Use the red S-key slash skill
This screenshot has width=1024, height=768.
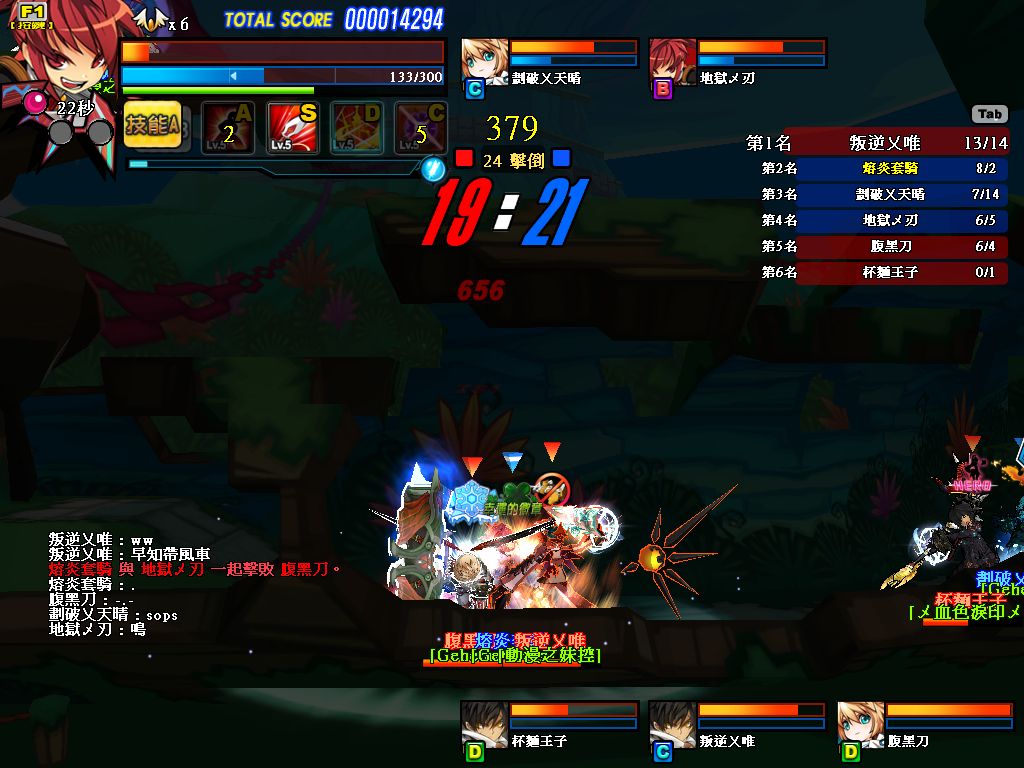tap(292, 128)
